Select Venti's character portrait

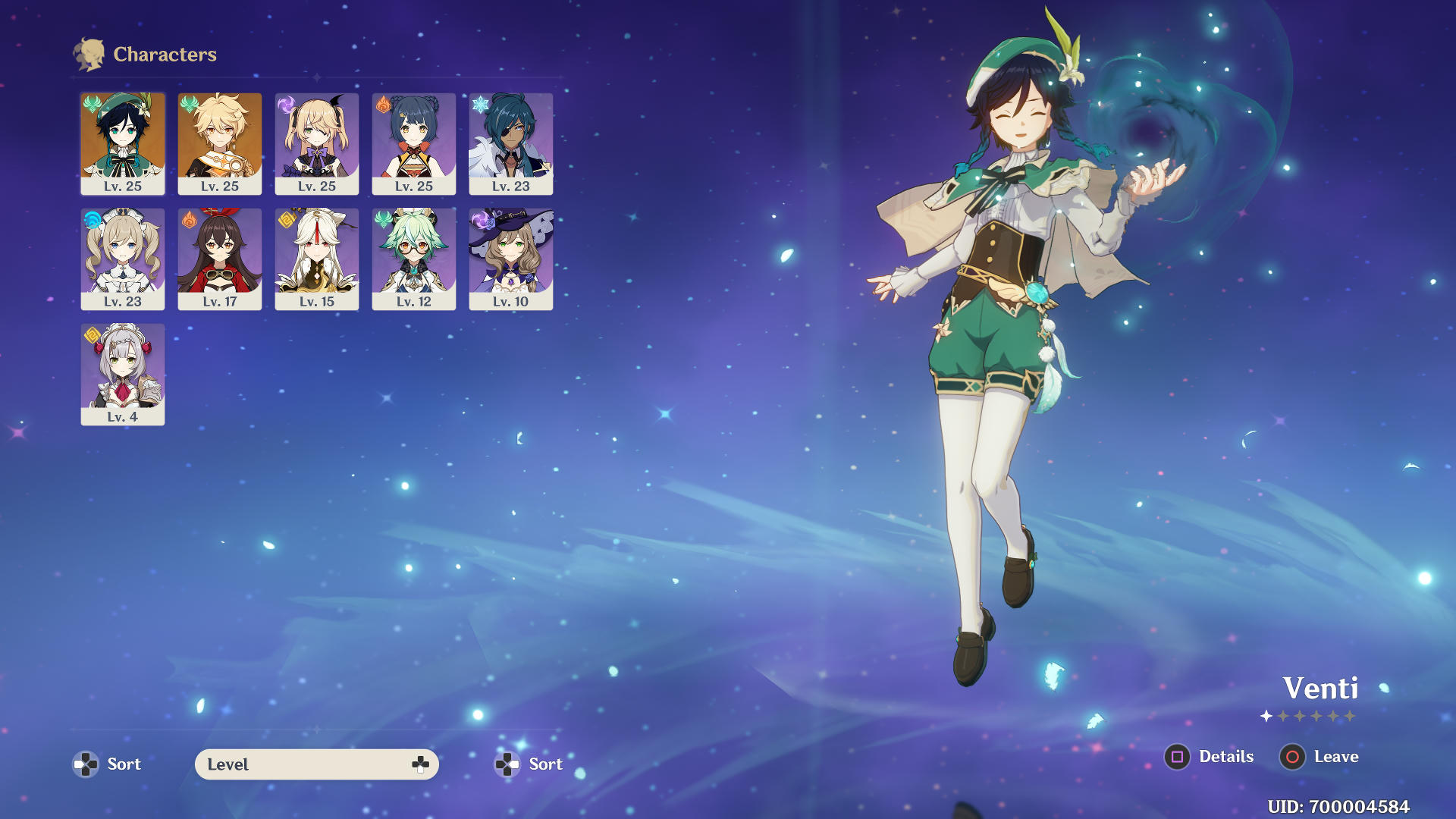pos(123,143)
